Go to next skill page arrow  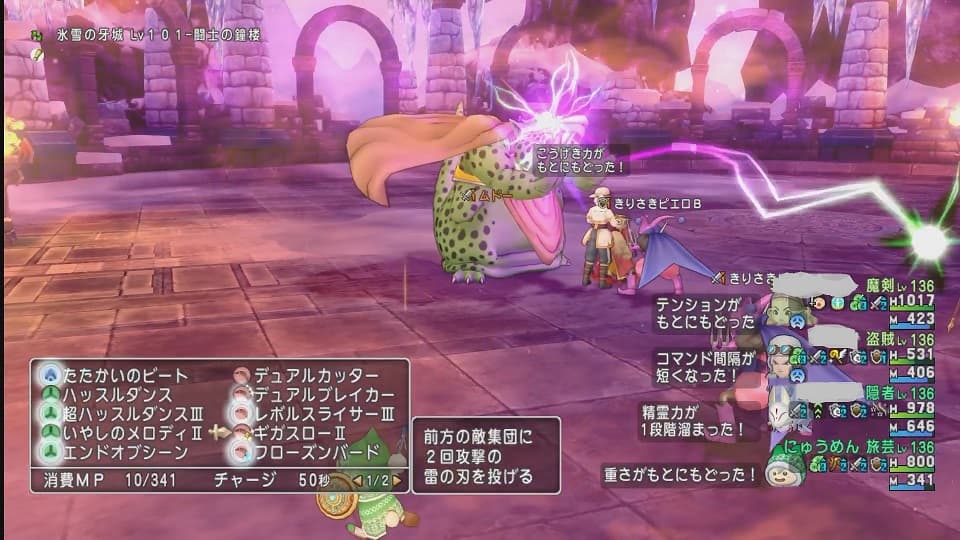pos(397,480)
